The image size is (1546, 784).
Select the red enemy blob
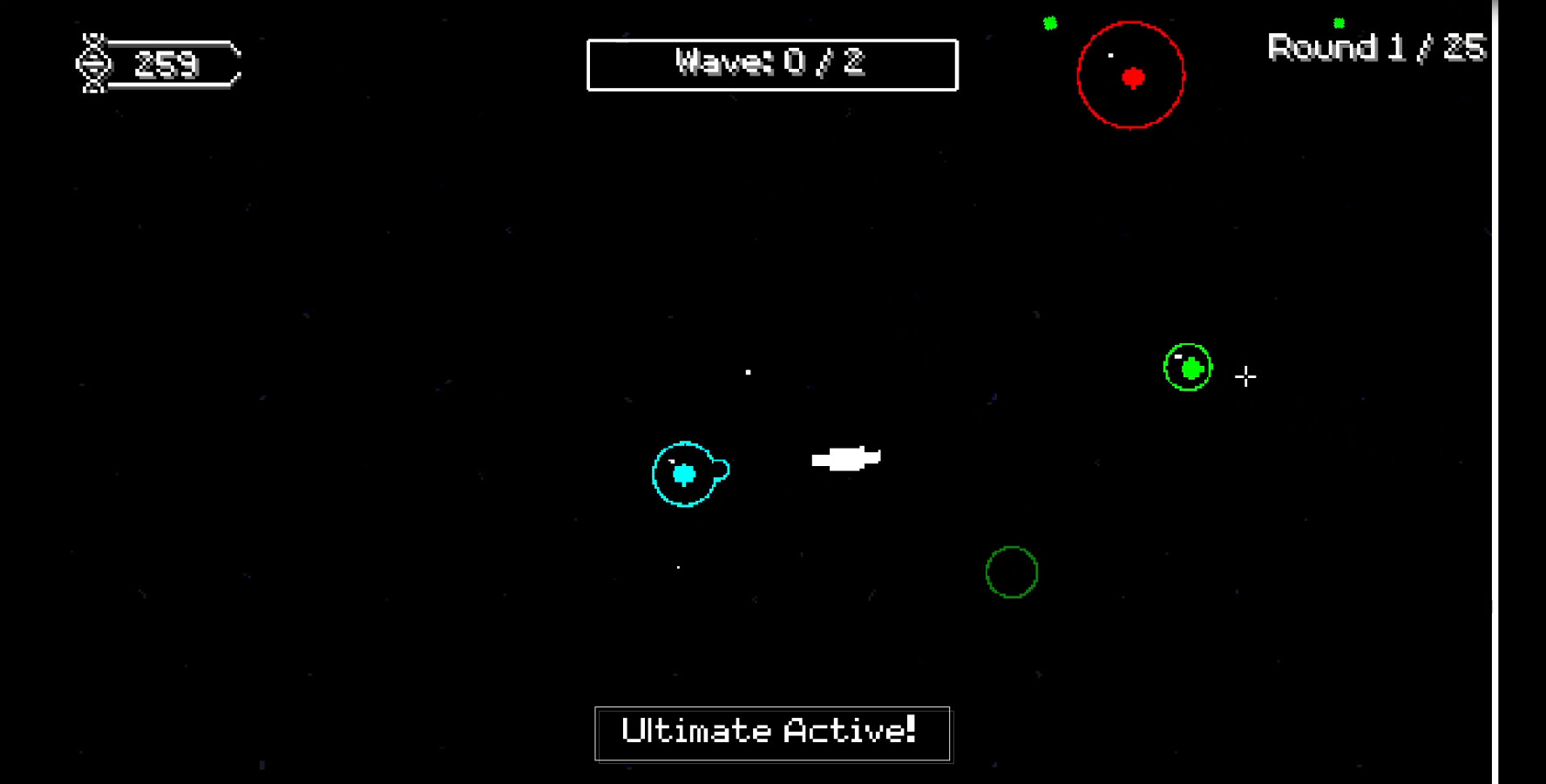pos(1132,78)
